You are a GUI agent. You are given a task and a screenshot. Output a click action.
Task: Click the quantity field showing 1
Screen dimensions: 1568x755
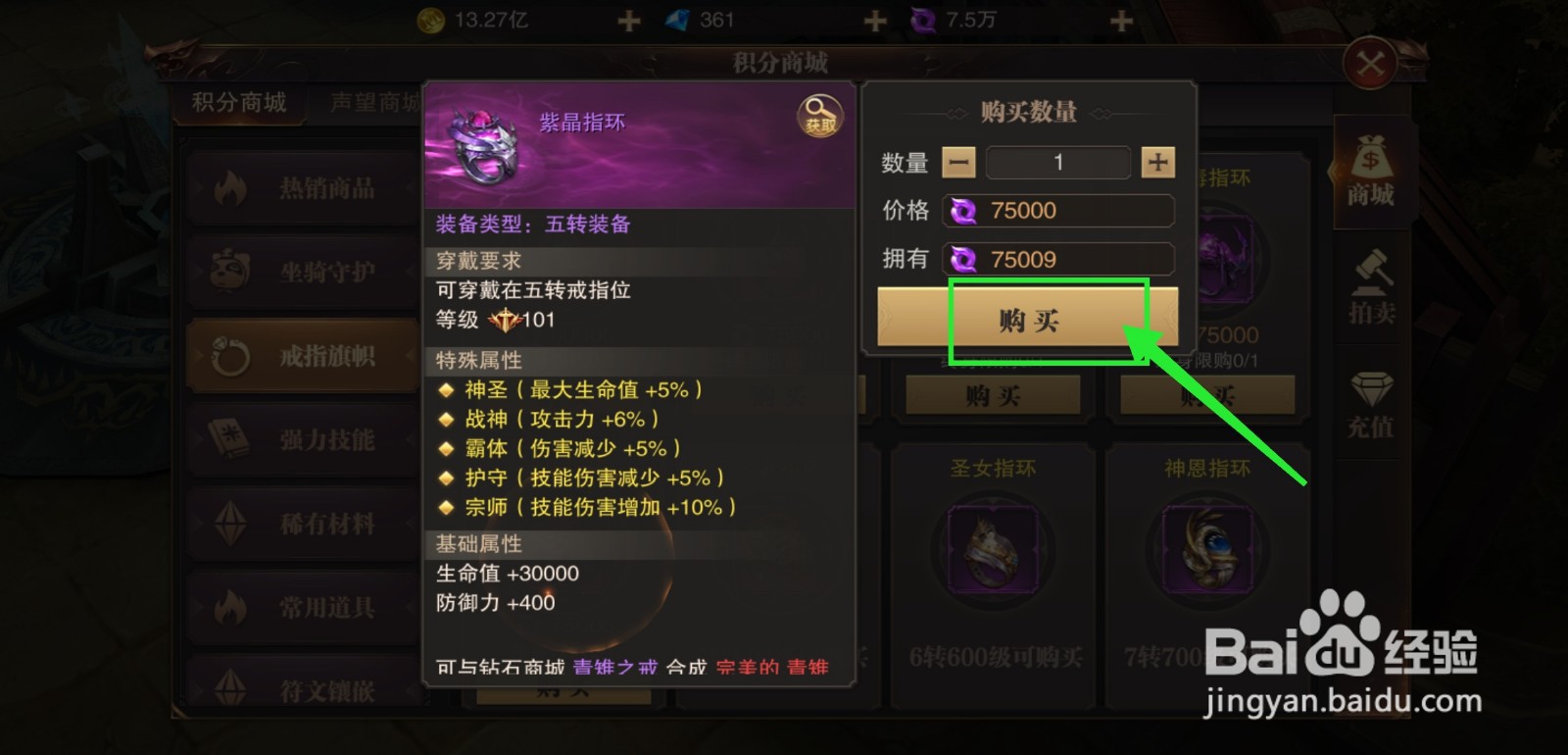(x=1057, y=162)
